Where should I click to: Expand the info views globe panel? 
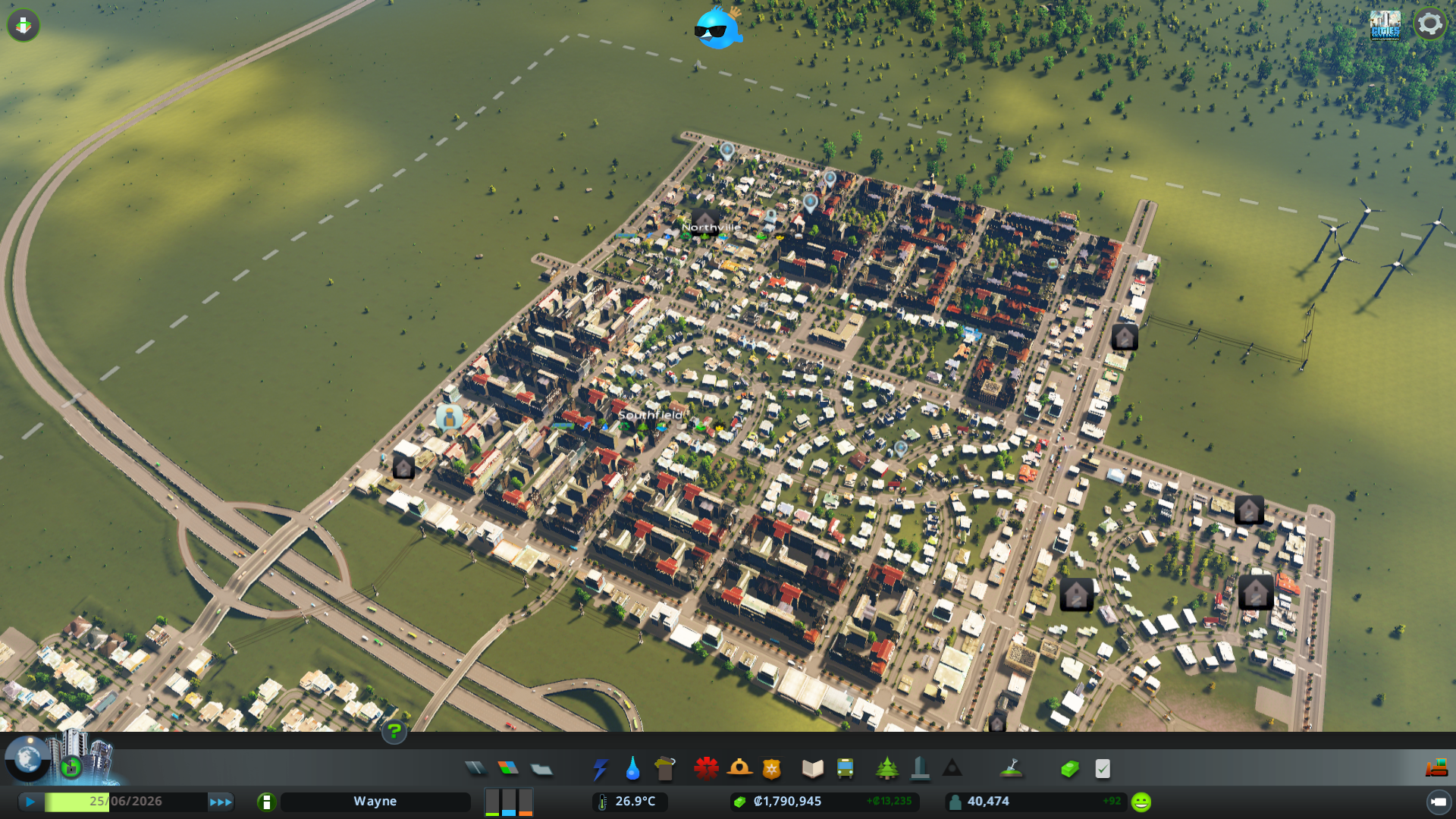[x=27, y=760]
